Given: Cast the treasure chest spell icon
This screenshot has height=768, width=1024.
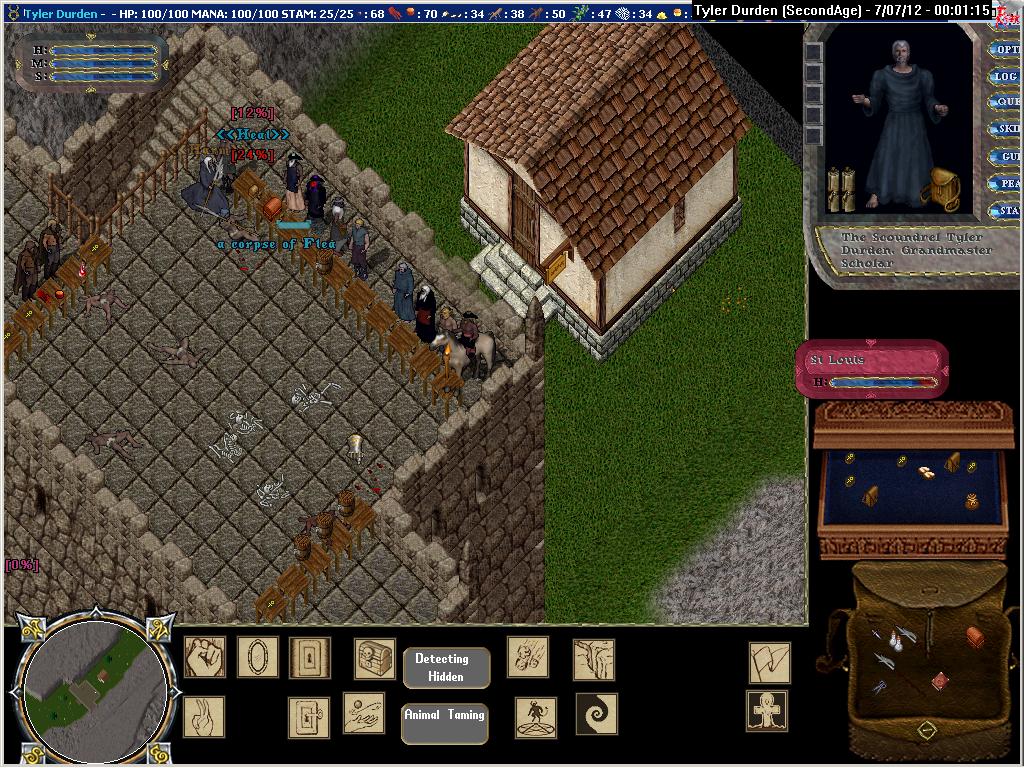Looking at the screenshot, I should [375, 659].
